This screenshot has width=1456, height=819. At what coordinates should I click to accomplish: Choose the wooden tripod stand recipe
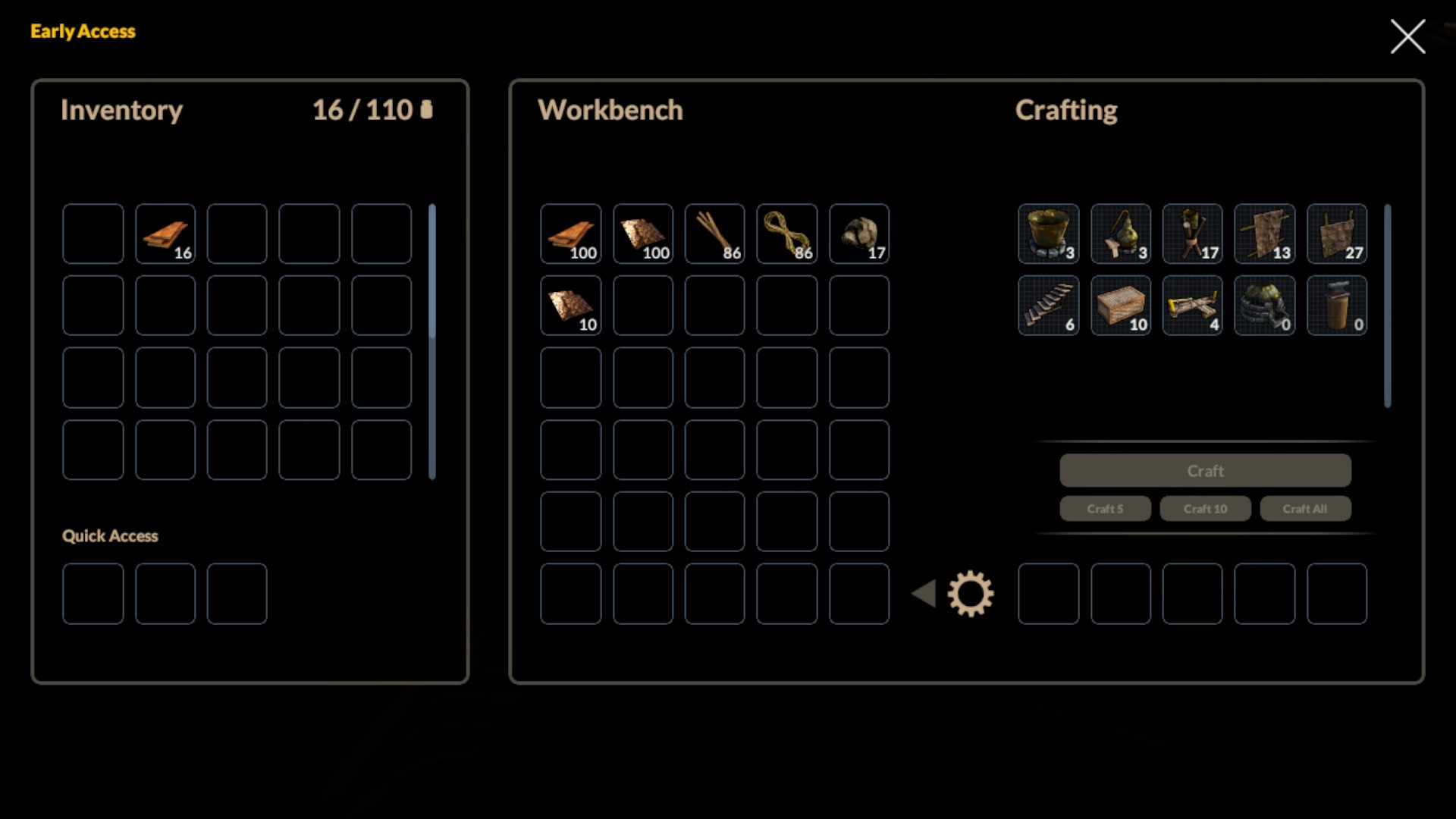coord(1192,234)
